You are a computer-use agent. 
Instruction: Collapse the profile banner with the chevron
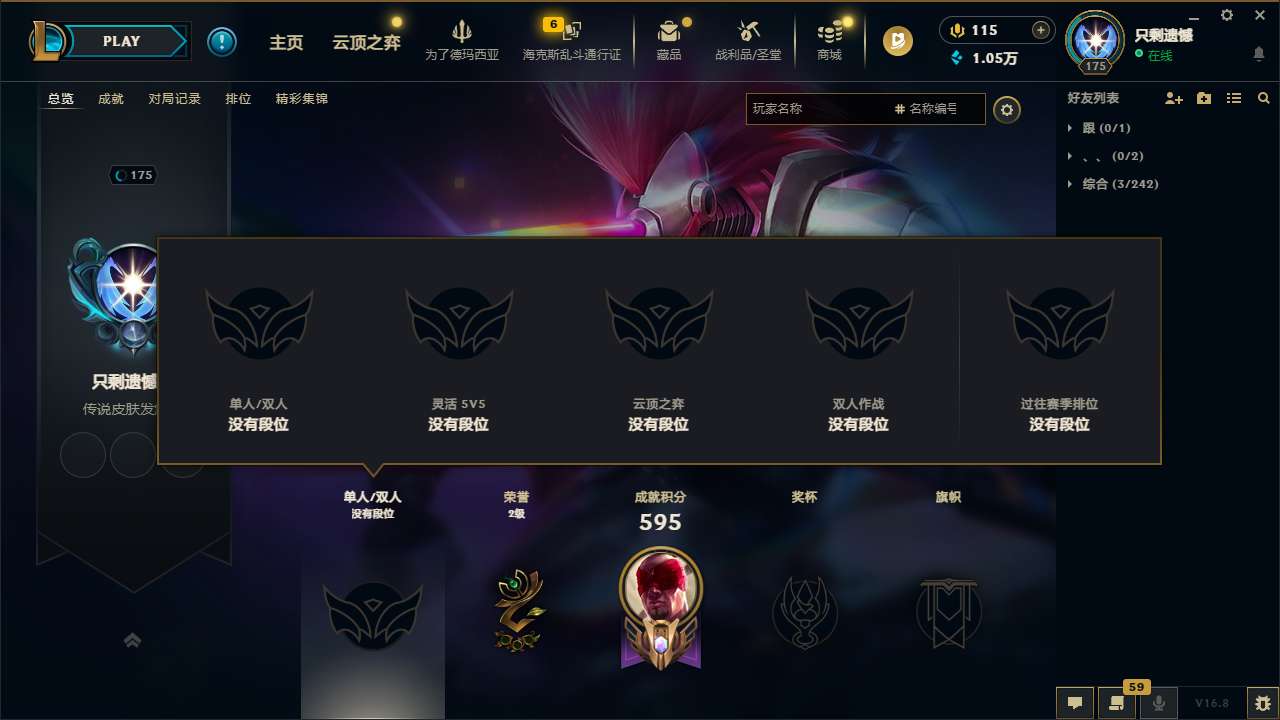[133, 639]
